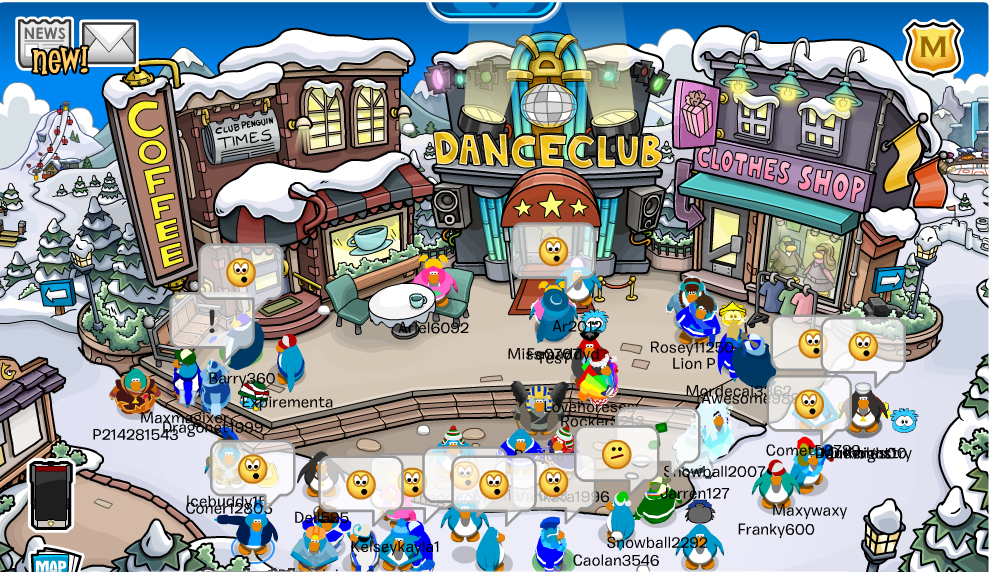Click the gold moderator M badge
Image resolution: width=989 pixels, height=572 pixels.
tap(933, 46)
